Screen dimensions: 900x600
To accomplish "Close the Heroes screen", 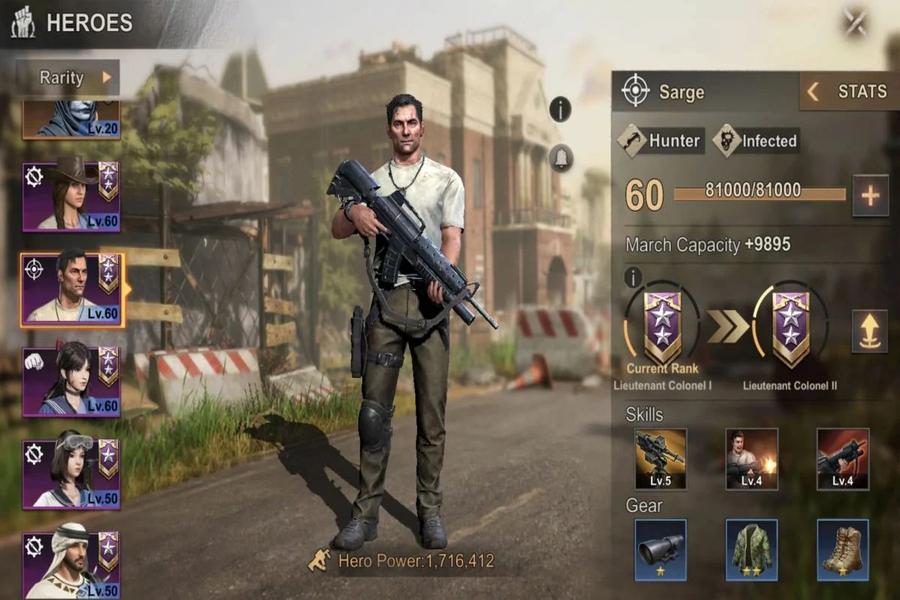I will pos(855,22).
